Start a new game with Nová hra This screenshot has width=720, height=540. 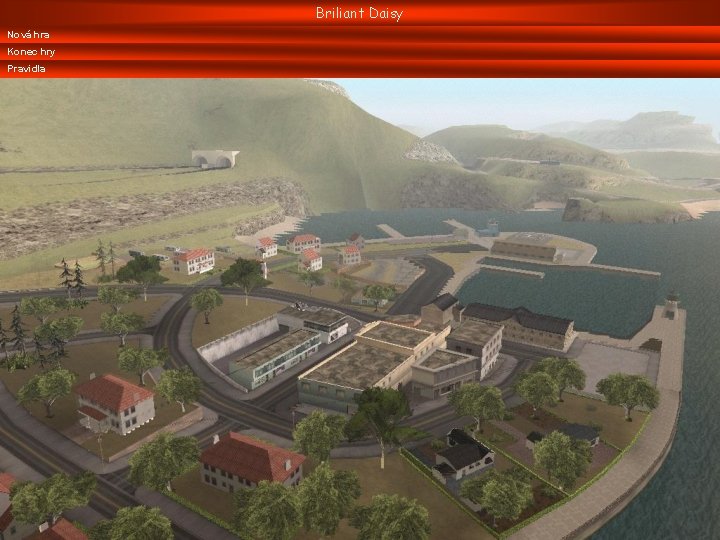pos(29,35)
